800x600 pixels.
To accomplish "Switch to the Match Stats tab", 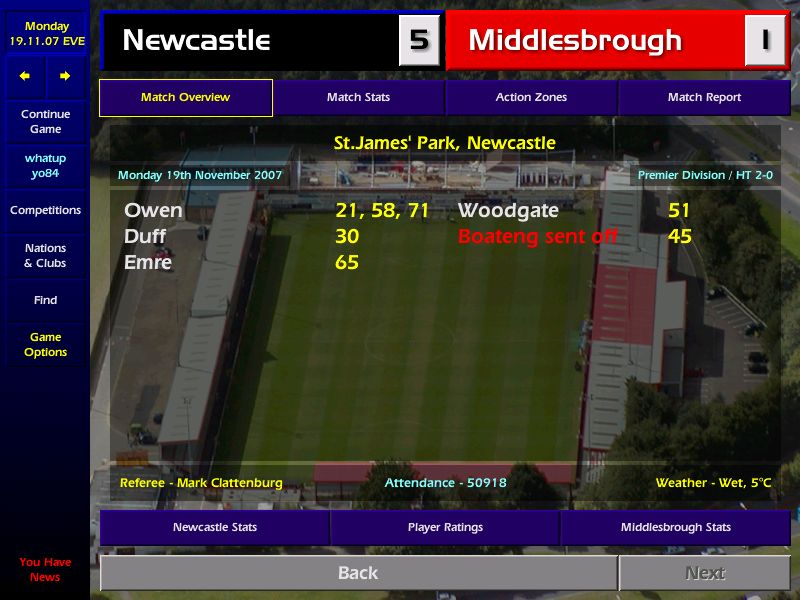I will coord(358,98).
